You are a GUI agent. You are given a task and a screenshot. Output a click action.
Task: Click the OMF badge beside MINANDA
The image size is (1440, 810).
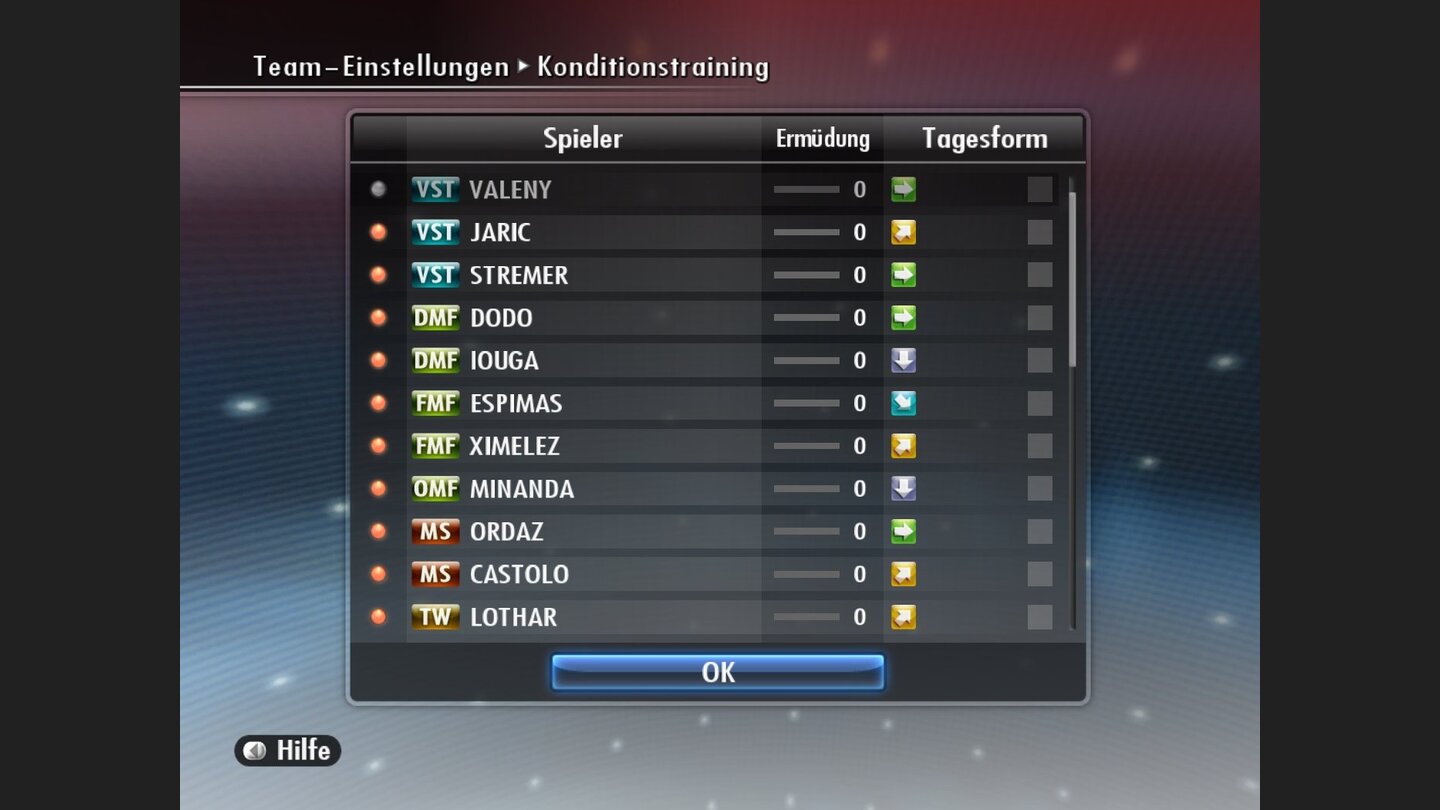point(435,489)
